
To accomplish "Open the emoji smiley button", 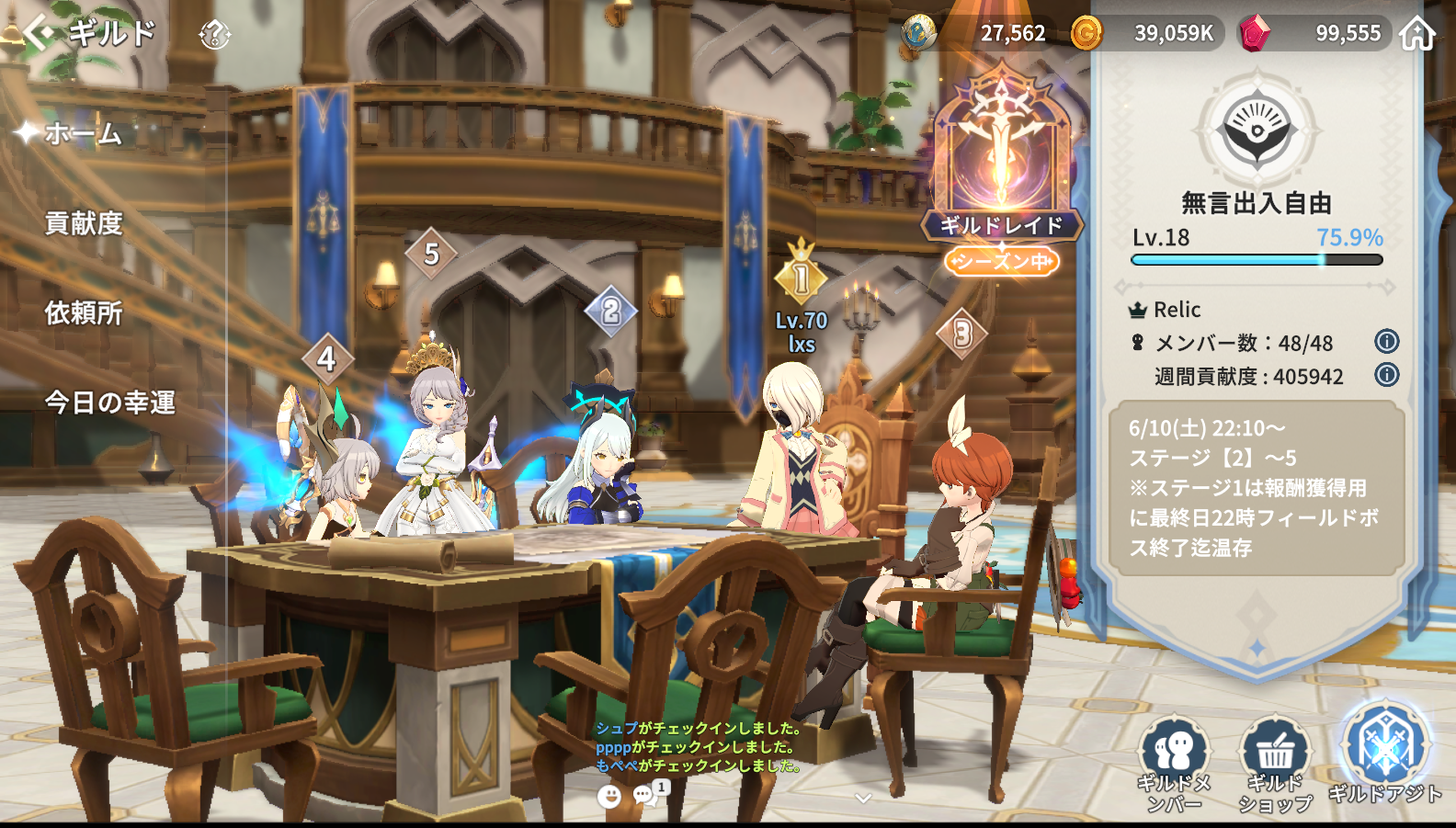I will pos(609,796).
